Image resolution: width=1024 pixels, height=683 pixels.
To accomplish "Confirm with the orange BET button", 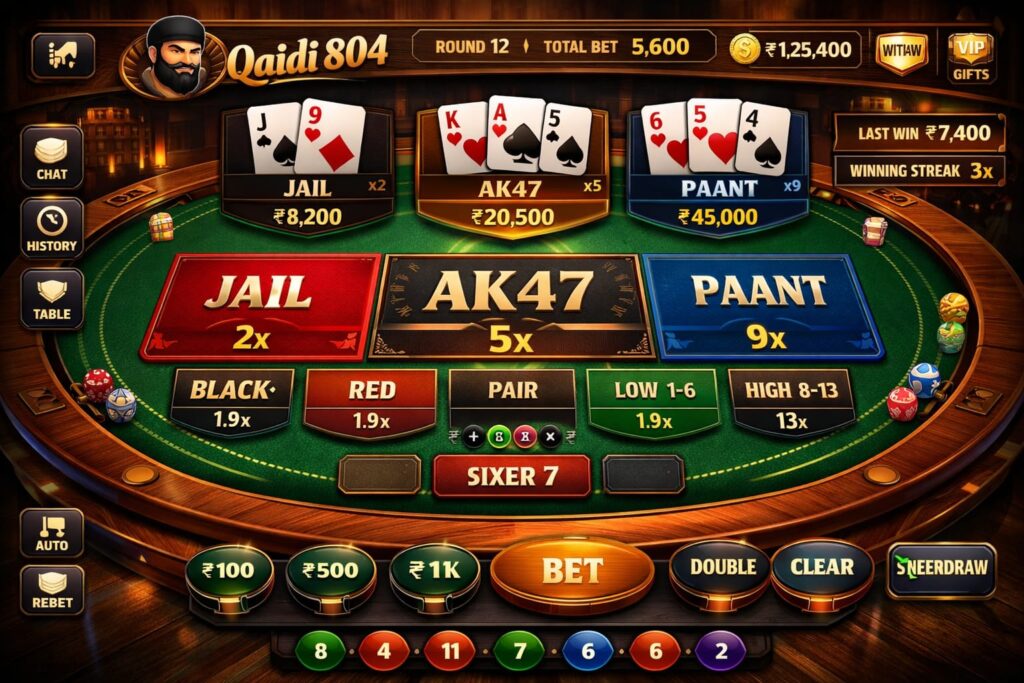I will (572, 571).
